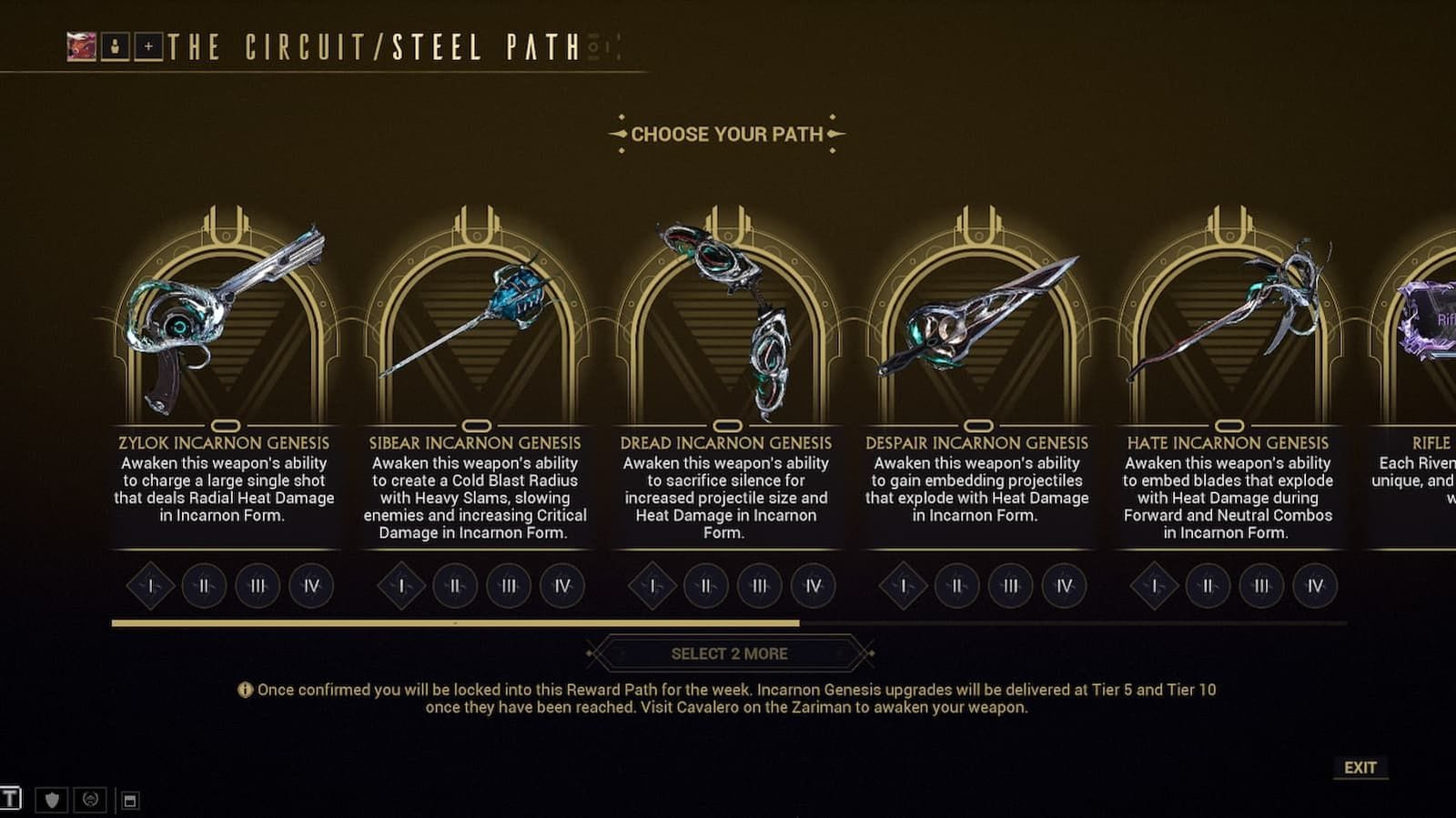Select tier II under Despair Incarnon Genesis
Viewport: 1456px width, 818px height.
958,587
